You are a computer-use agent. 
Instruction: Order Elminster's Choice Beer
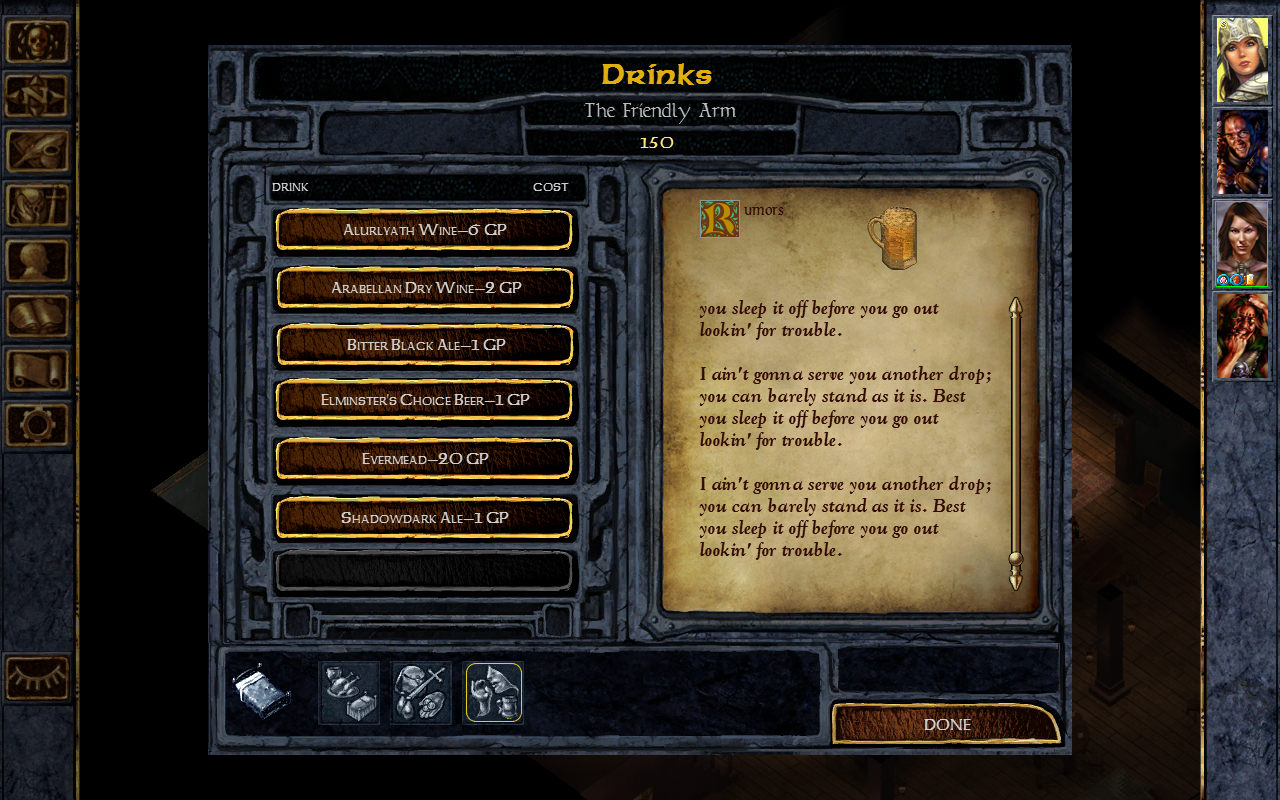(x=424, y=400)
